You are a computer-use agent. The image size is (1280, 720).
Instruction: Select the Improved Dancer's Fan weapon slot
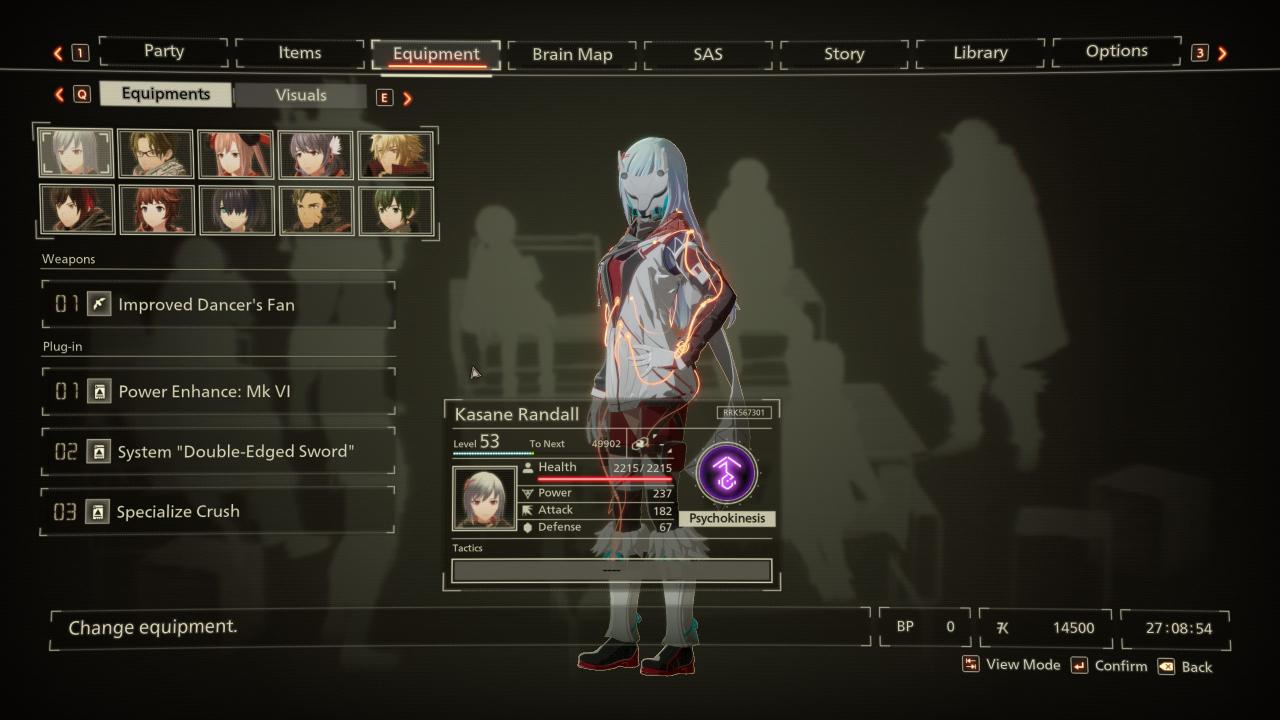tap(218, 304)
